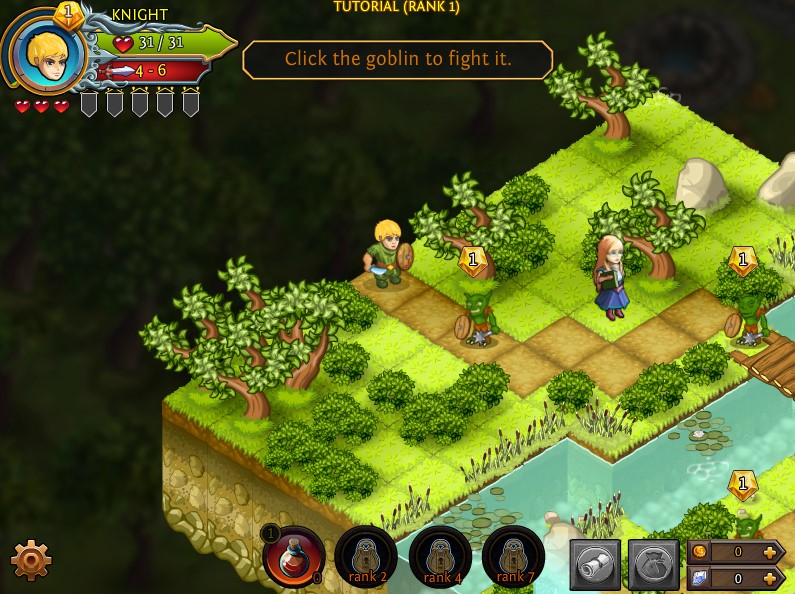The width and height of the screenshot is (795, 594).
Task: Add more gold coins with plus
Action: click(x=769, y=552)
